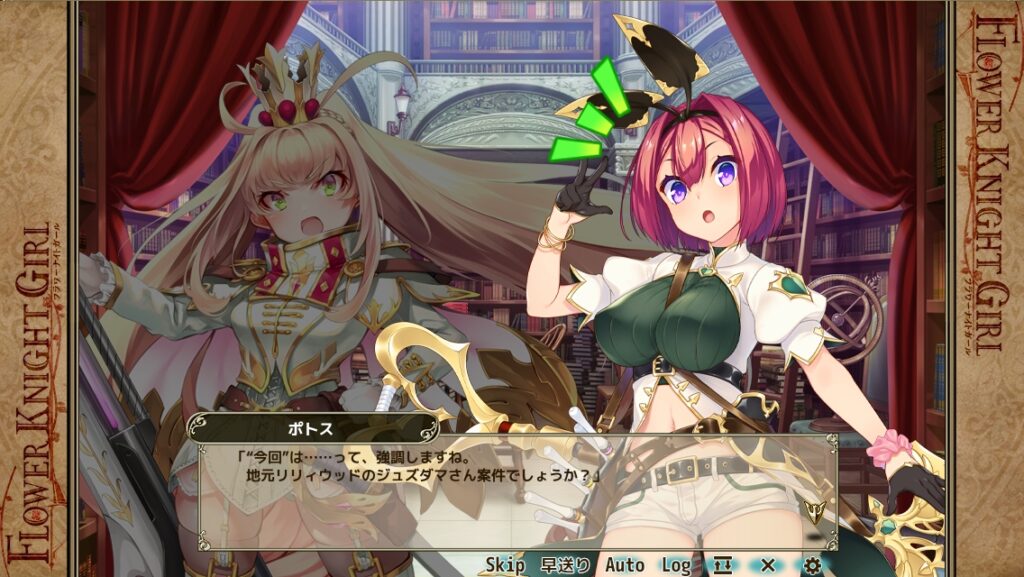Open settings via the gear icon

[813, 565]
